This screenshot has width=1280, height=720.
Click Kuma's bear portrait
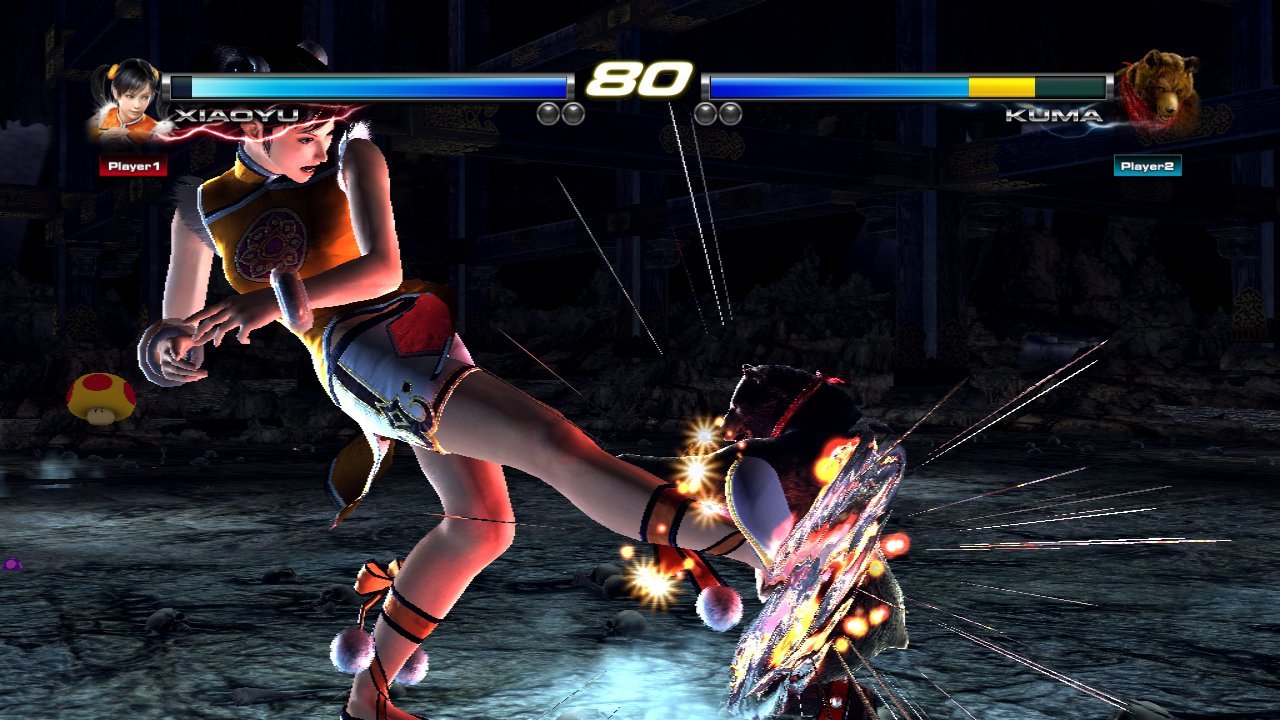click(x=1160, y=95)
